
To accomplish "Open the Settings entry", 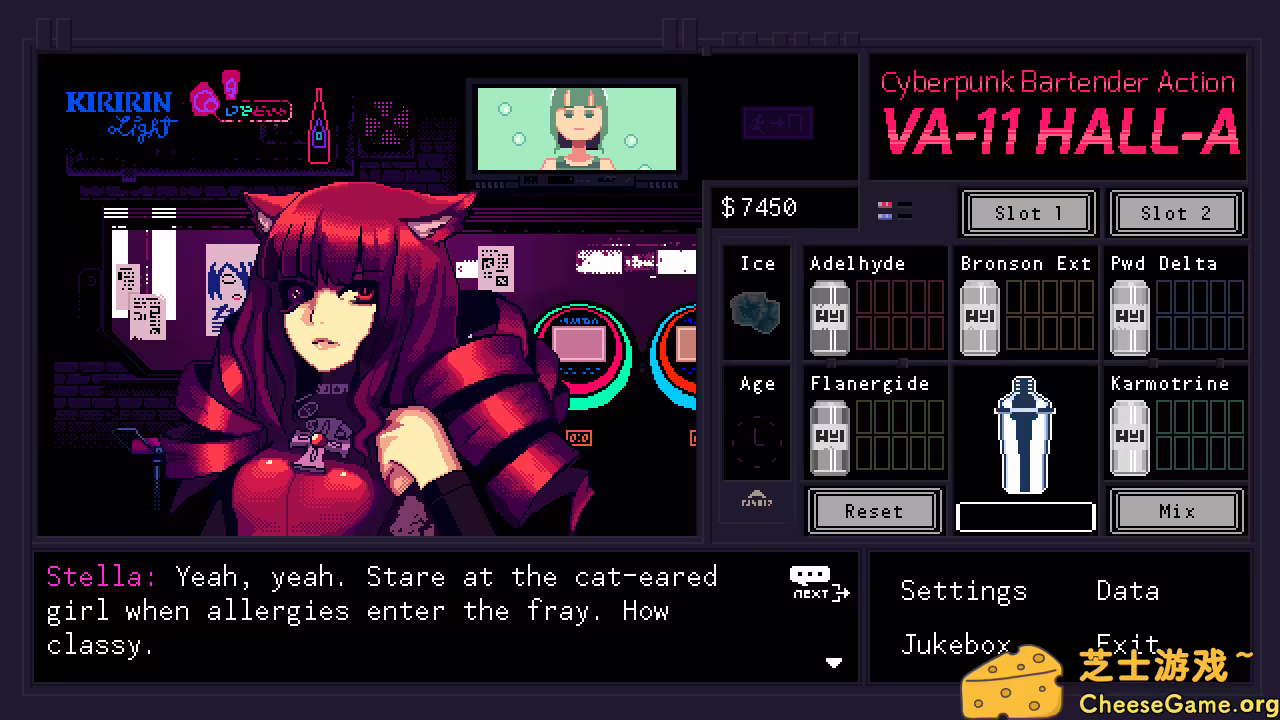I will [x=963, y=591].
